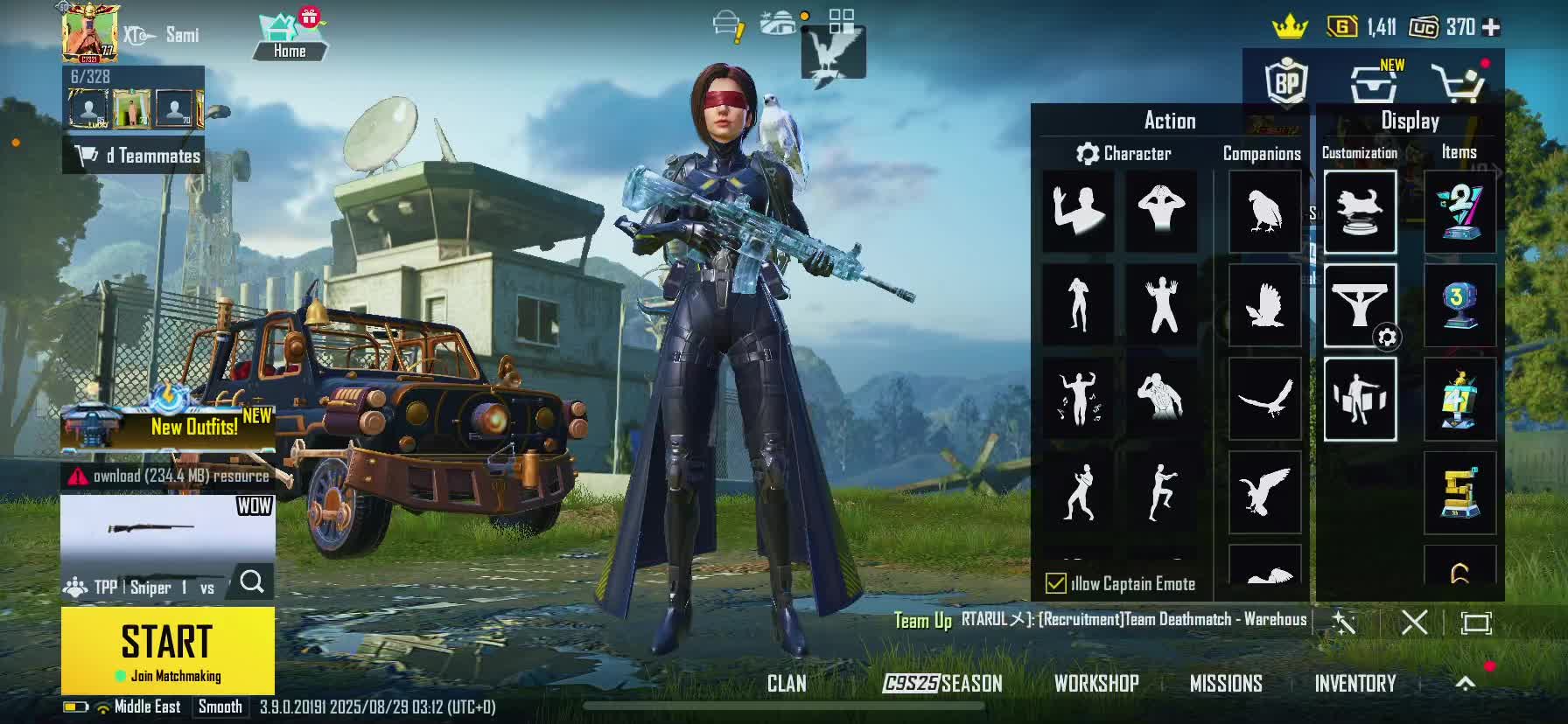Open the Missions screen
The width and height of the screenshot is (1568, 724).
(x=1226, y=684)
